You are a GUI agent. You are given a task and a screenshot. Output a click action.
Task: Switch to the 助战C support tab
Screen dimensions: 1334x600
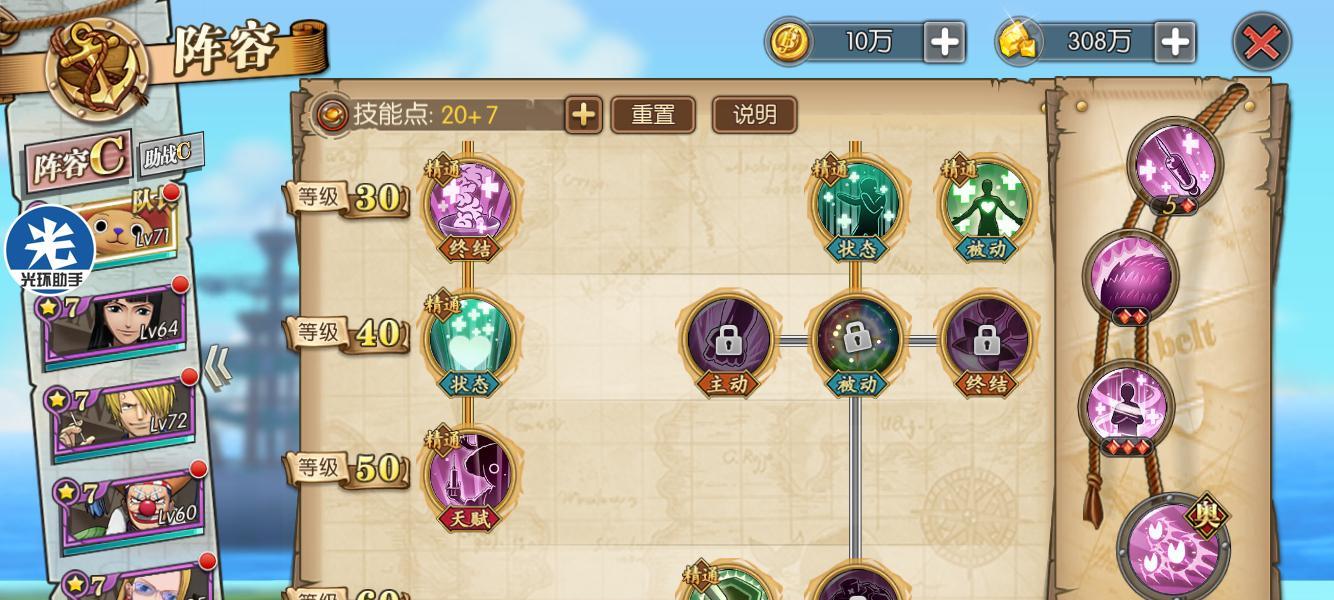coord(169,153)
